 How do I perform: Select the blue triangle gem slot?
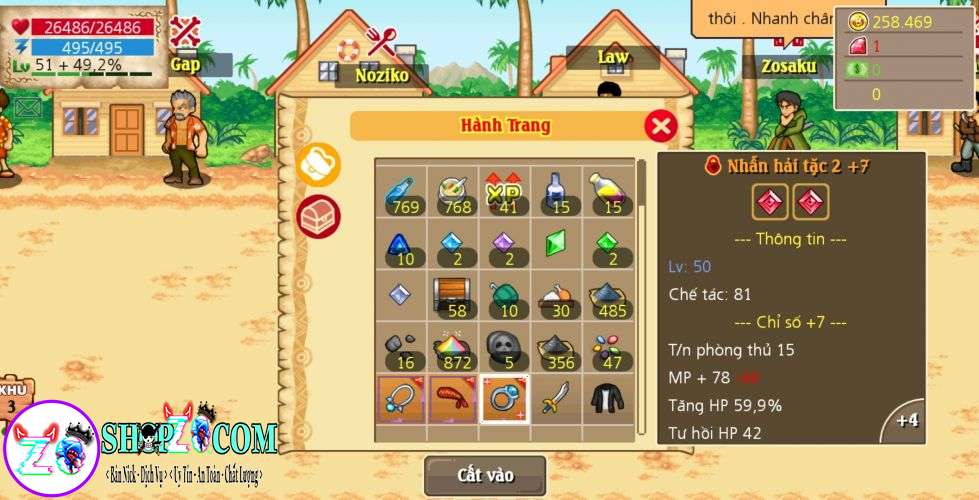tap(400, 242)
